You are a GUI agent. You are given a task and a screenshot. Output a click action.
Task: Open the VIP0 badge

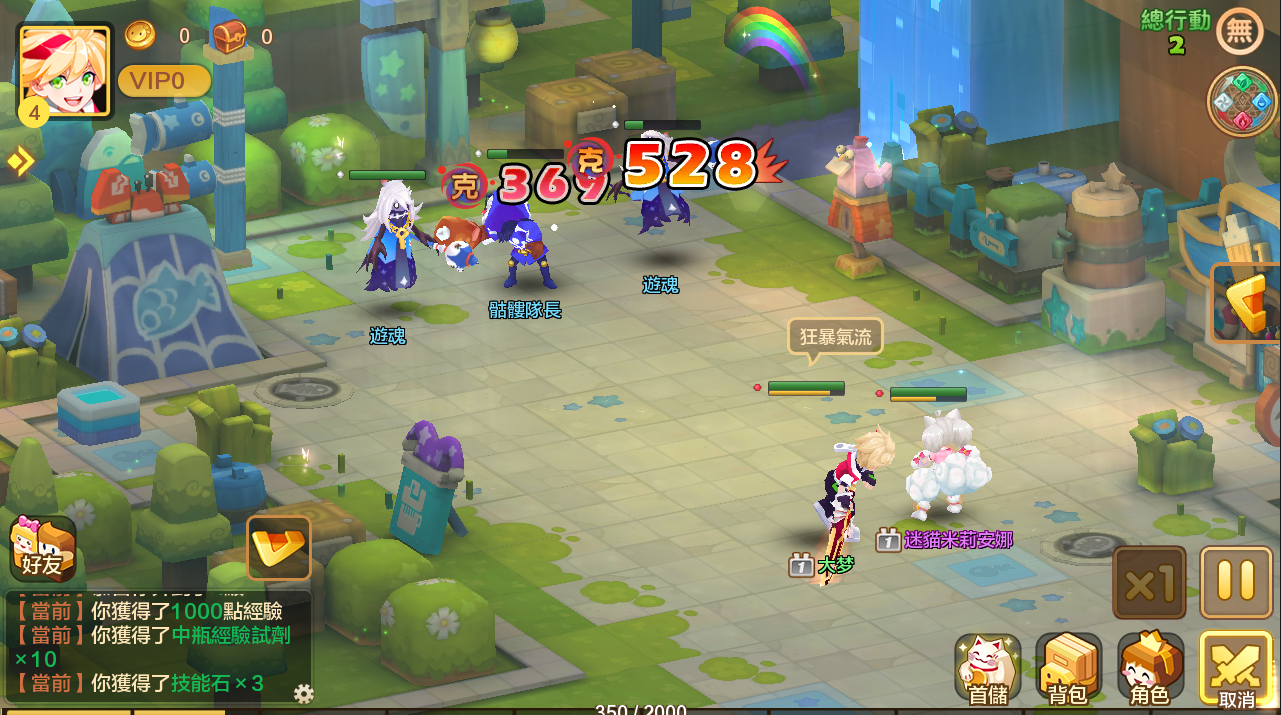click(x=164, y=81)
